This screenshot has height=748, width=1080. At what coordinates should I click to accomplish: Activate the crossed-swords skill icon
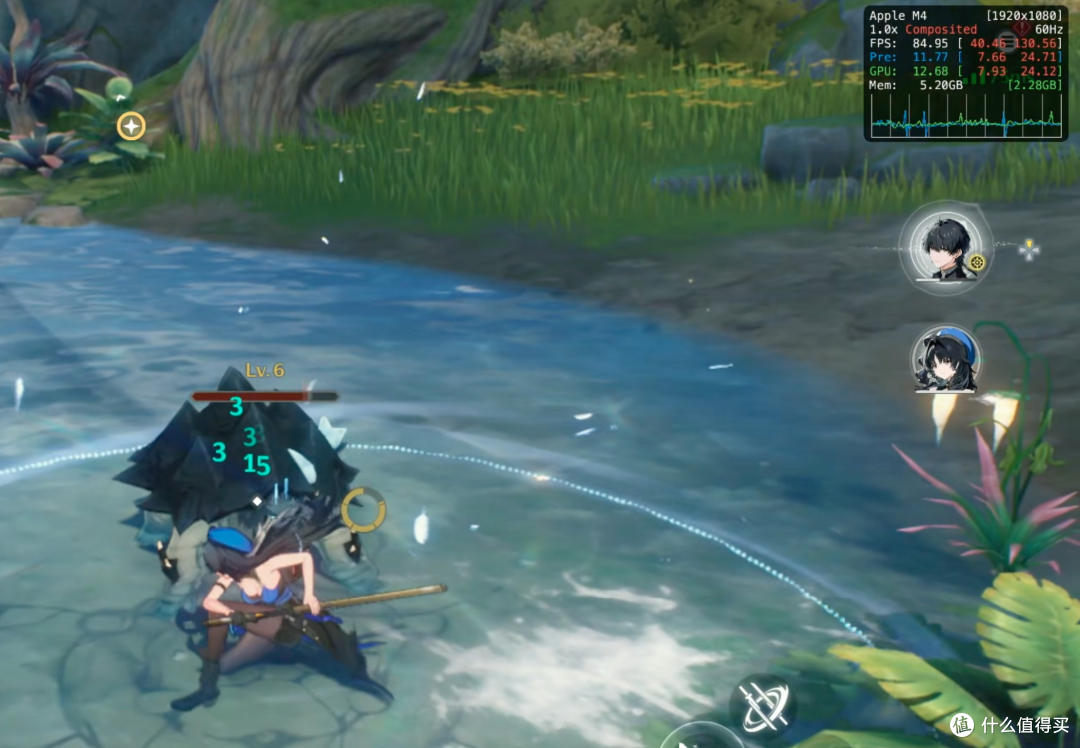764,706
